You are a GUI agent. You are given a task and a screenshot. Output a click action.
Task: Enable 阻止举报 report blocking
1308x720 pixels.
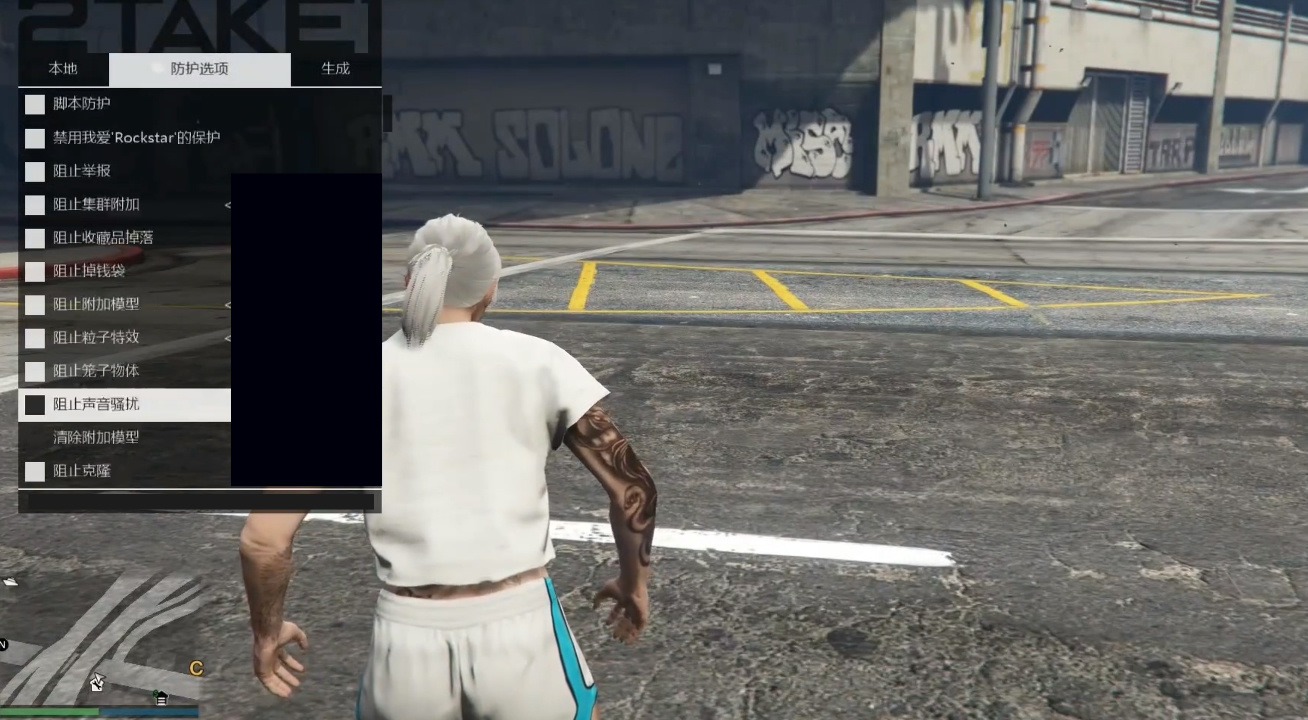(x=35, y=171)
